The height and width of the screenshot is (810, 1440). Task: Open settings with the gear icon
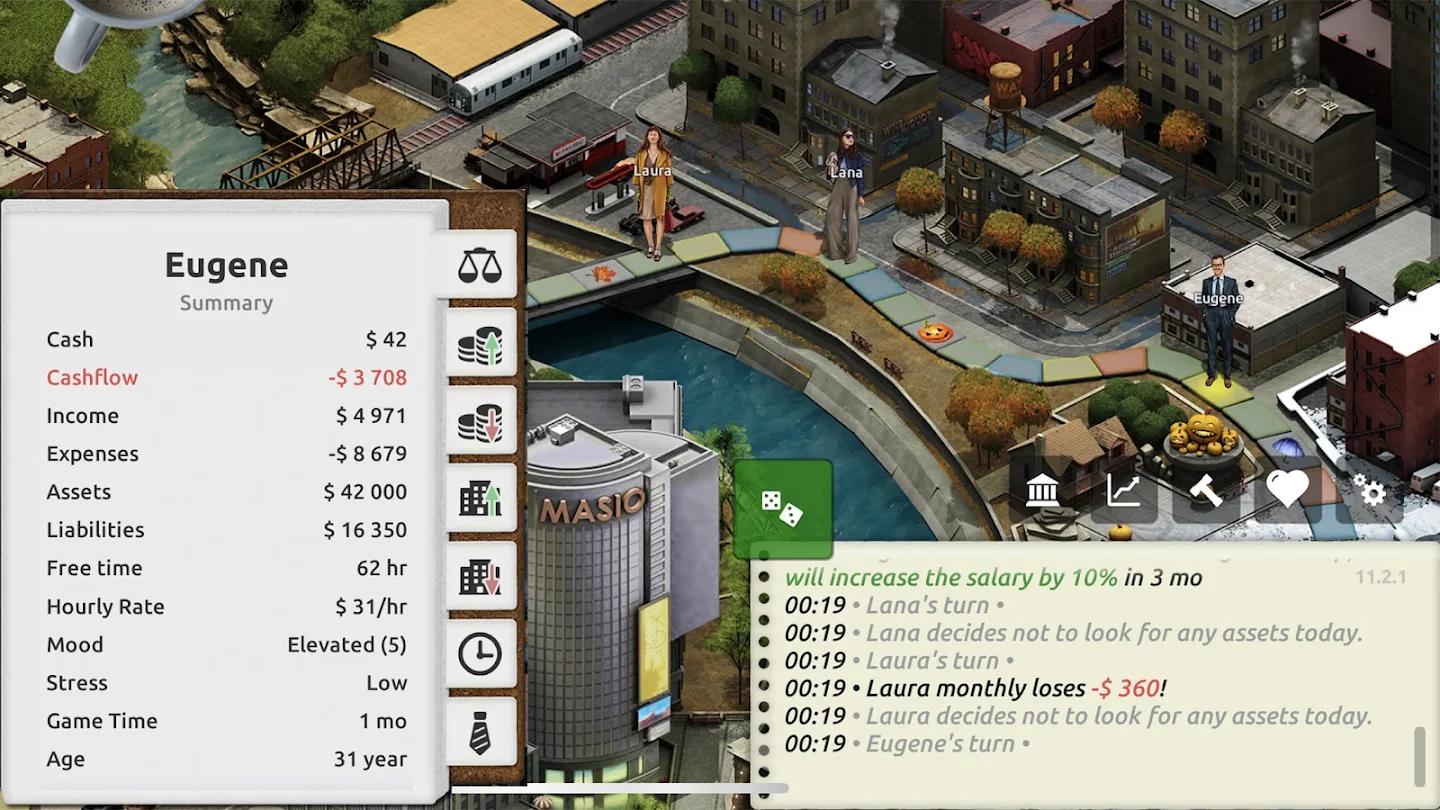click(1369, 490)
